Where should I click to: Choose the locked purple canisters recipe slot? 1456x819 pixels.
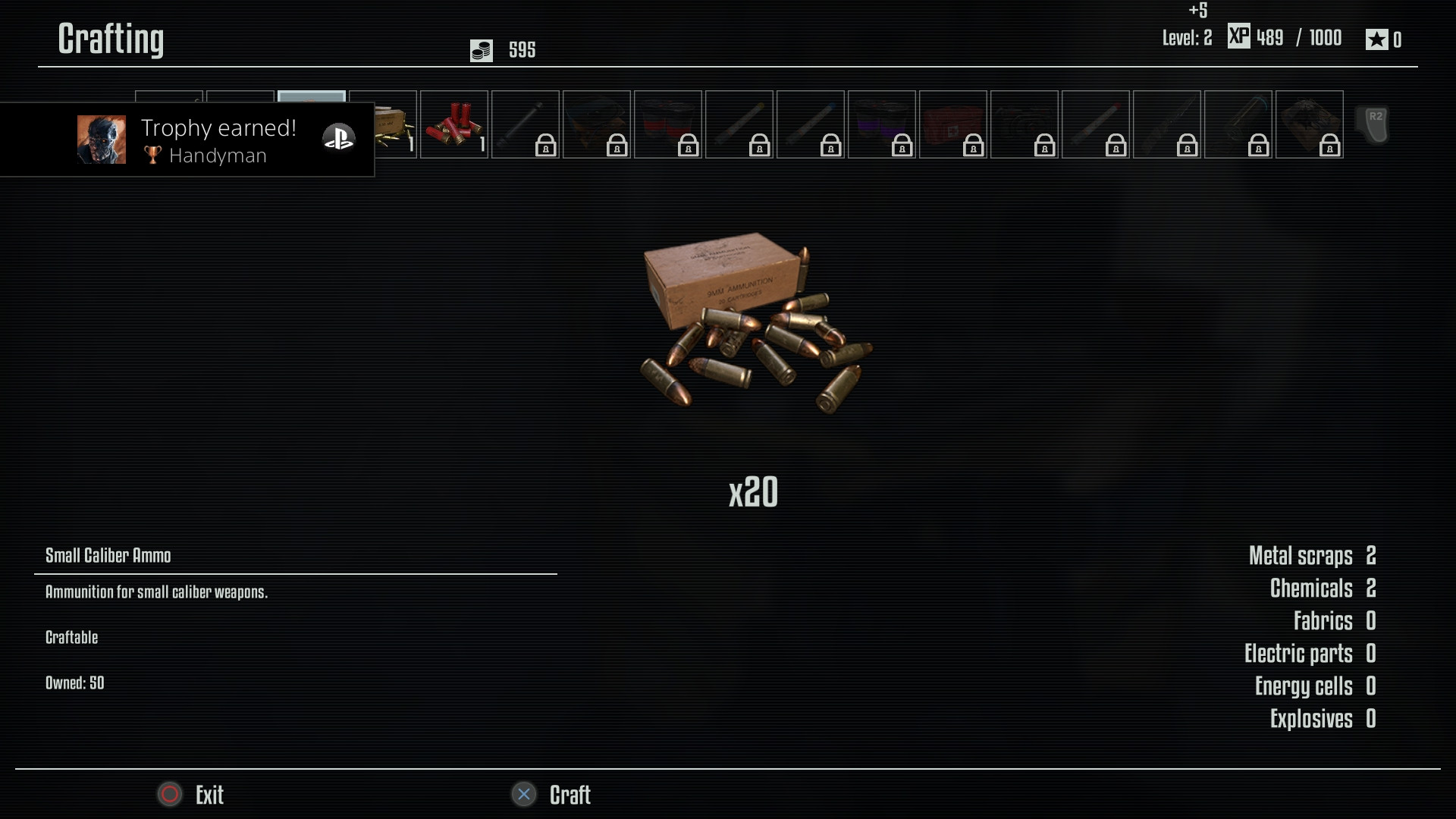click(x=881, y=124)
